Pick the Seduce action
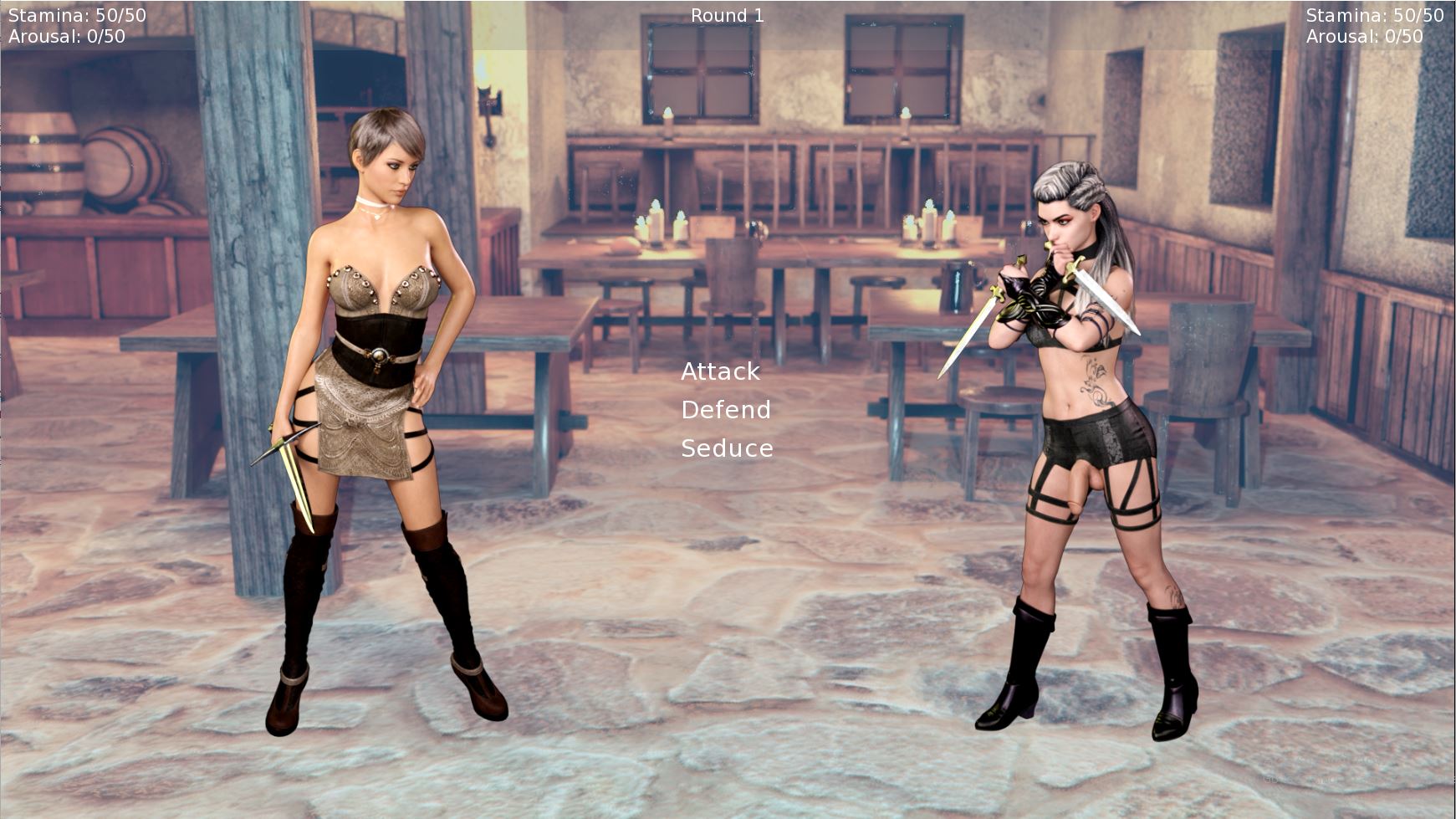This screenshot has height=819, width=1456. (x=726, y=448)
